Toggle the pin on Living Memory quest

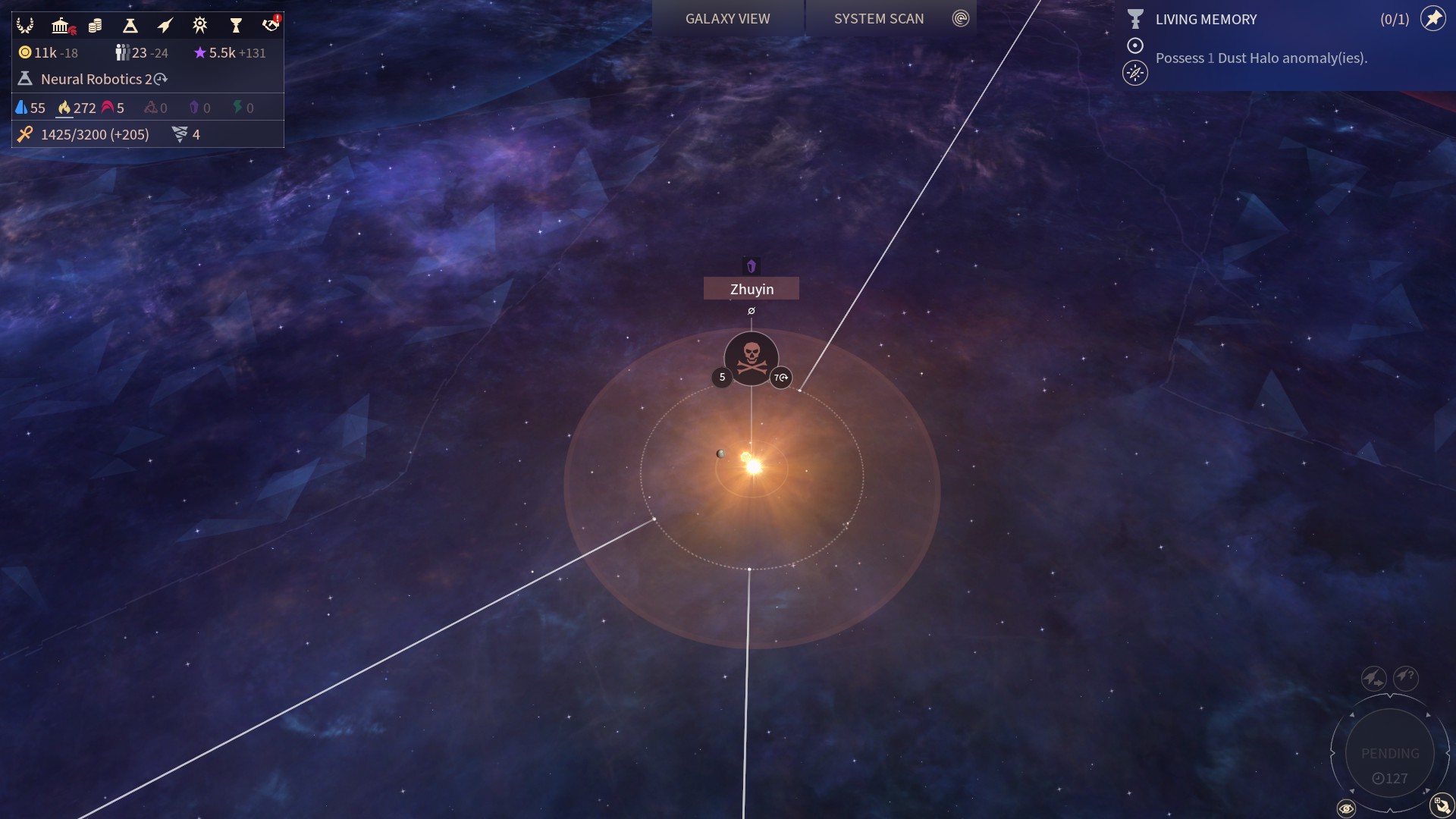pyautogui.click(x=1432, y=18)
